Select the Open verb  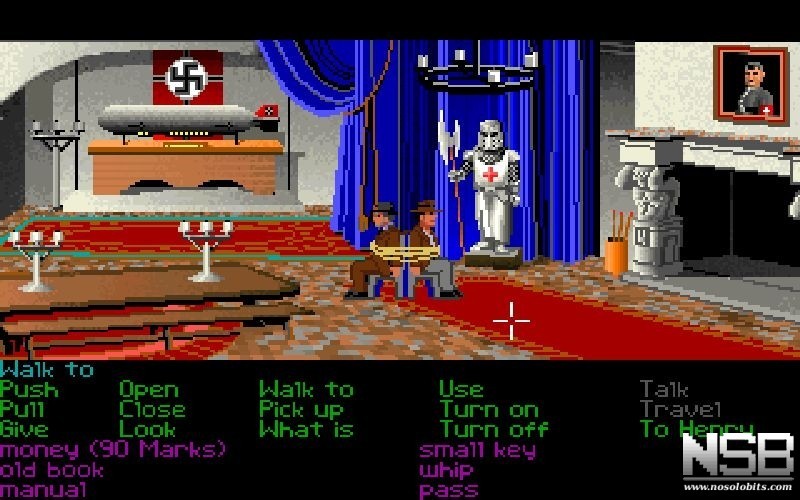[149, 390]
